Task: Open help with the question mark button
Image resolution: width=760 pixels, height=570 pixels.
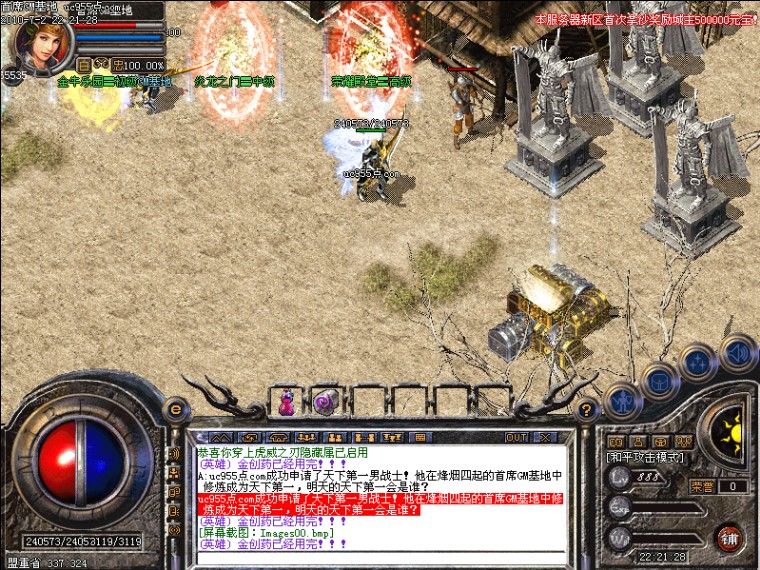Action: point(588,408)
